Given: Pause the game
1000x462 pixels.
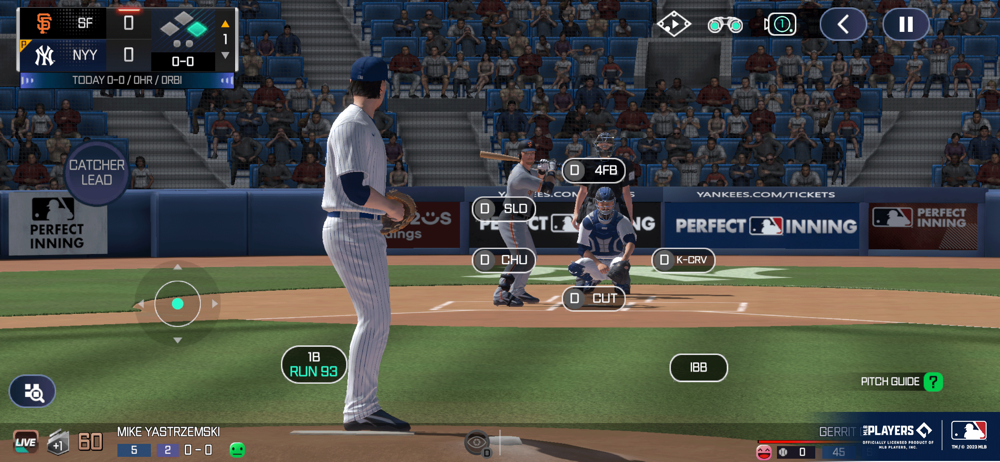Looking at the screenshot, I should (x=905, y=24).
